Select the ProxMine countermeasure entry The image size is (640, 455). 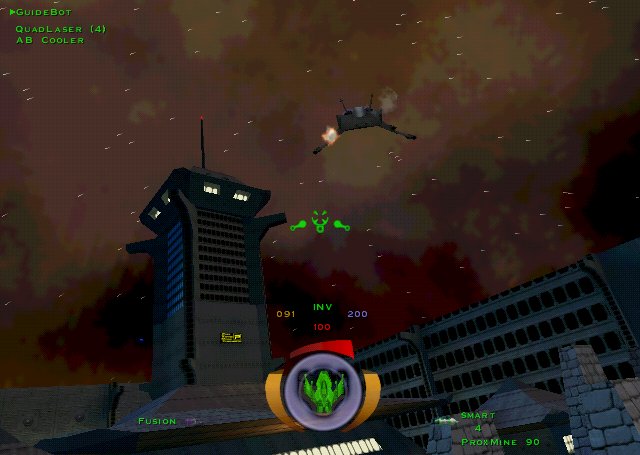(x=500, y=441)
